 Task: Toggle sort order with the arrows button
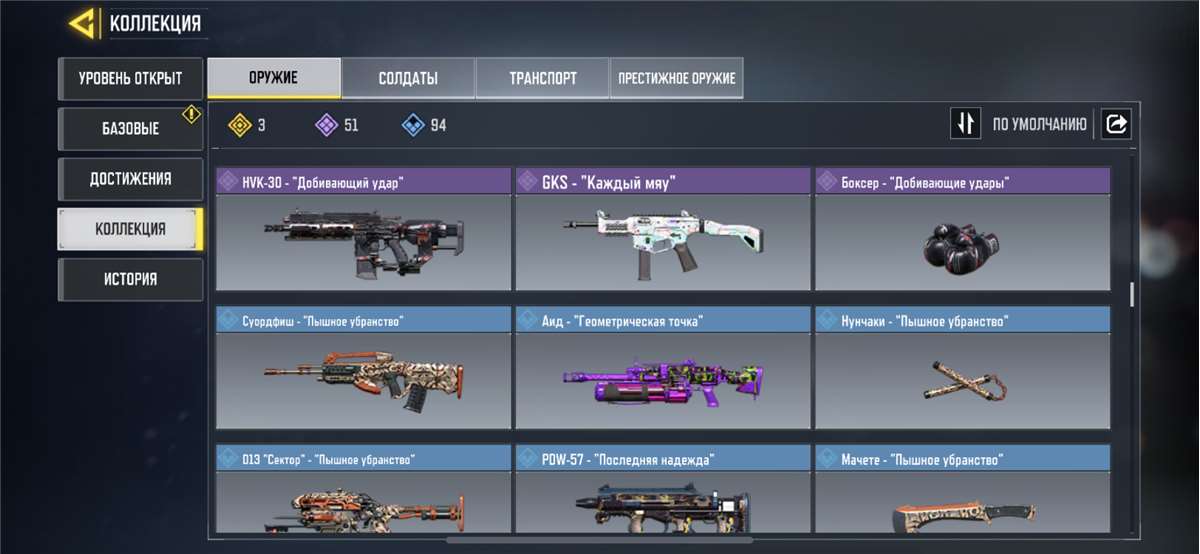pos(965,124)
